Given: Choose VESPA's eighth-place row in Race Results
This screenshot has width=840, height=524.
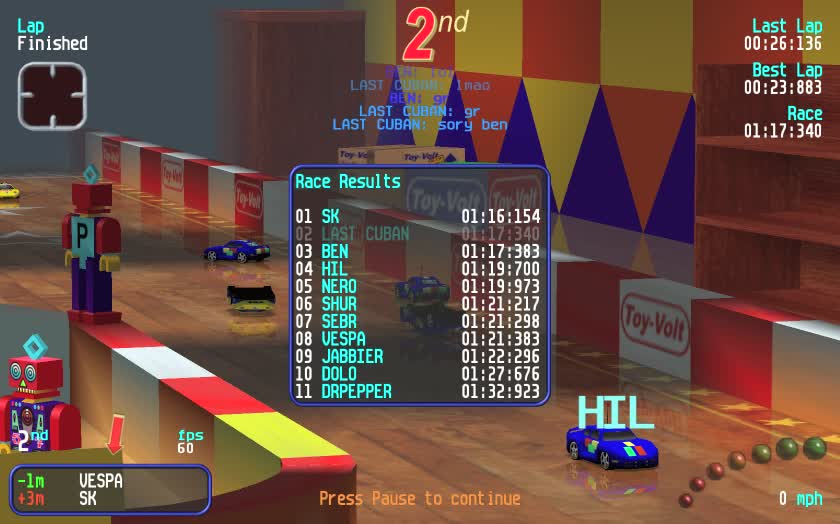Looking at the screenshot, I should 418,339.
